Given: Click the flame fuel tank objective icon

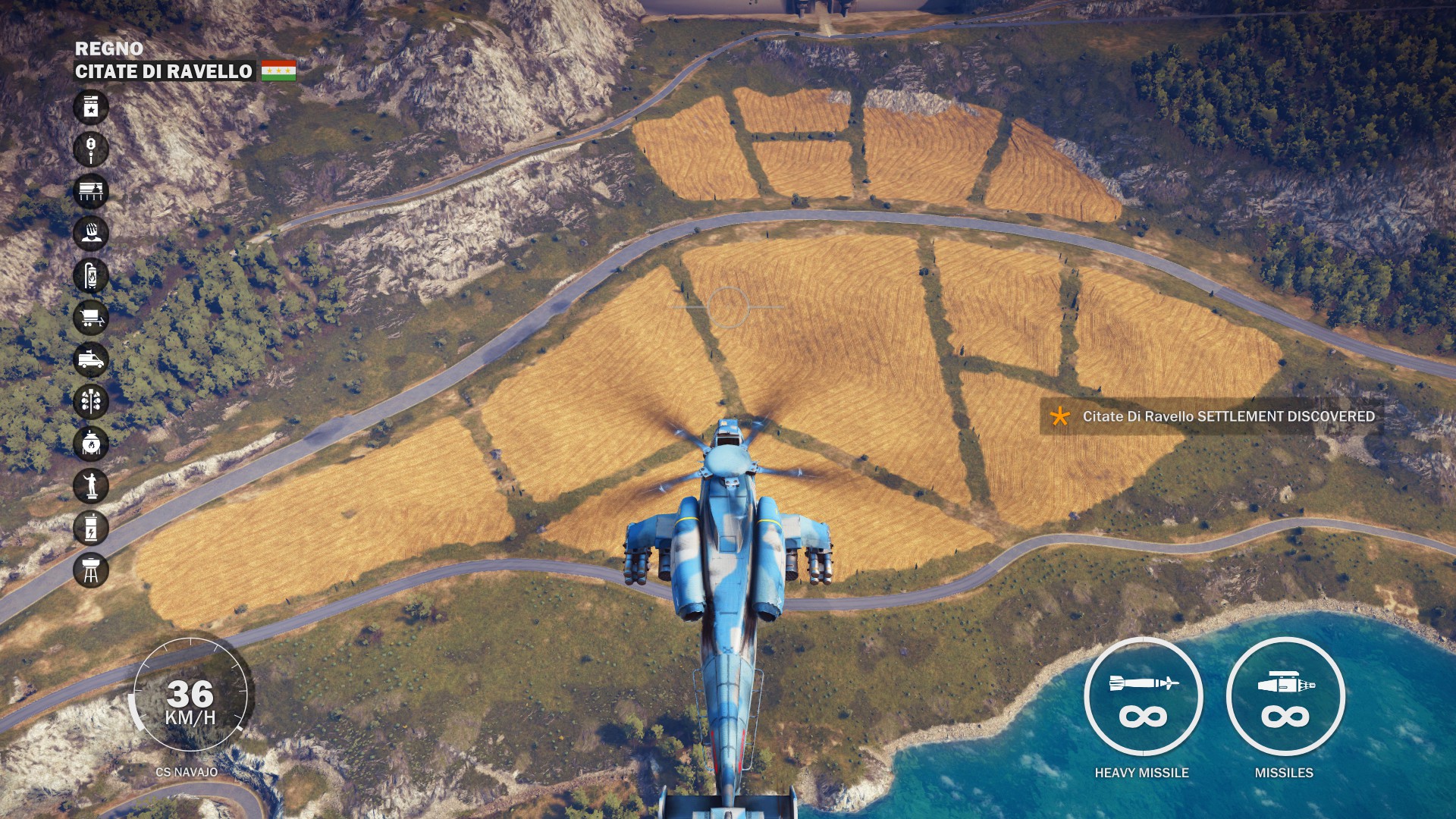Looking at the screenshot, I should click(91, 275).
